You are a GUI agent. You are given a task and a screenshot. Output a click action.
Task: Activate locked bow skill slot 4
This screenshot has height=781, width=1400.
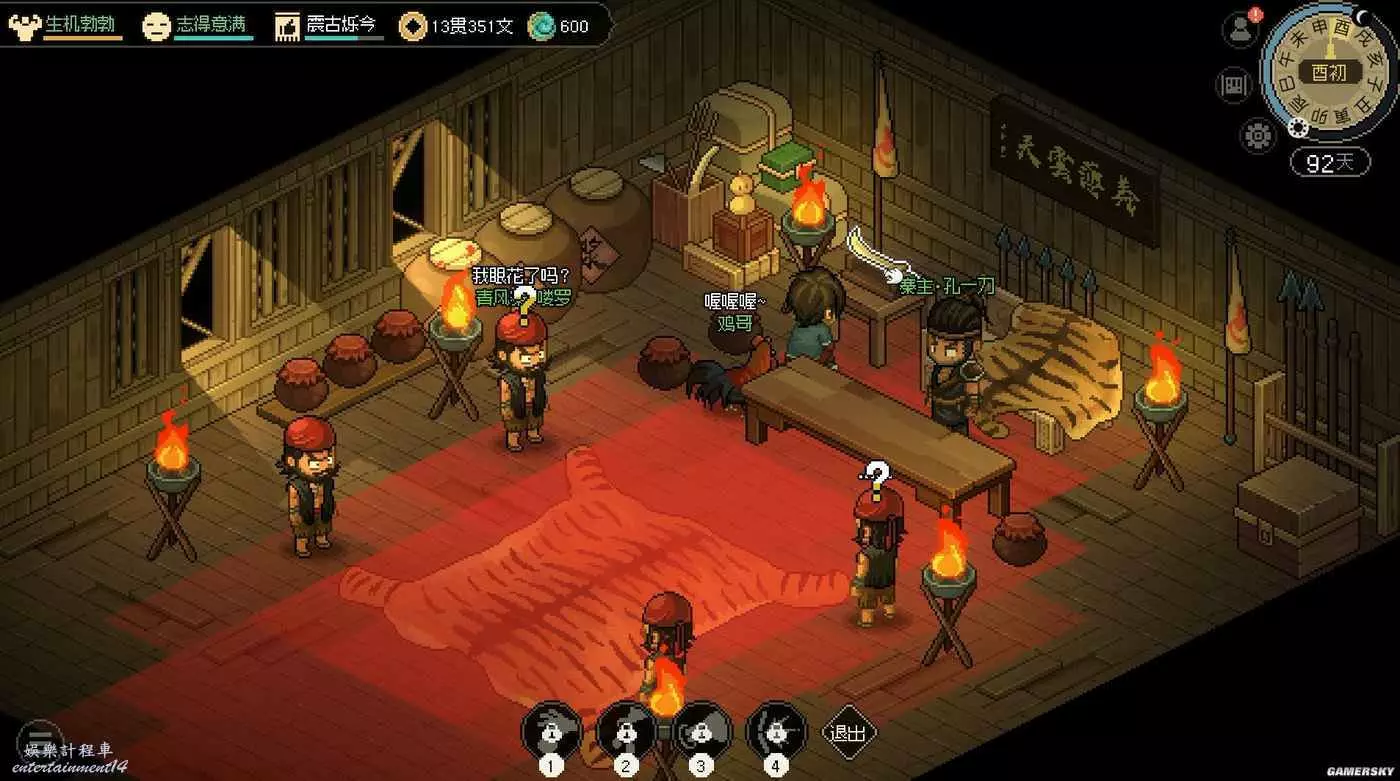coord(776,732)
